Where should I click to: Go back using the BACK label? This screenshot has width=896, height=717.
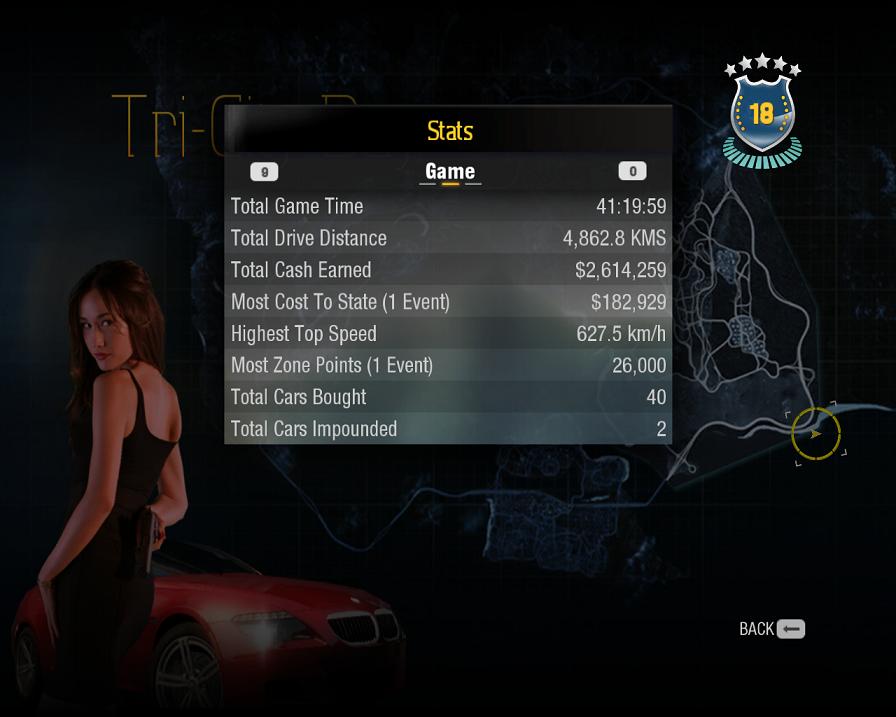(757, 629)
